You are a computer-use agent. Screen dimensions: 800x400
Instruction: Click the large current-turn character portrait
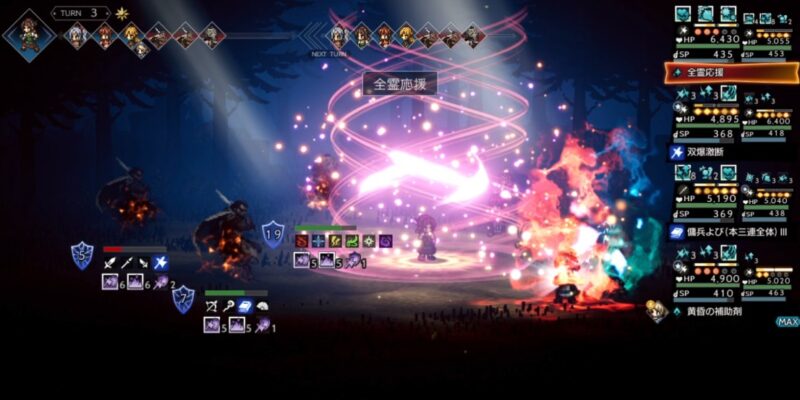click(27, 31)
